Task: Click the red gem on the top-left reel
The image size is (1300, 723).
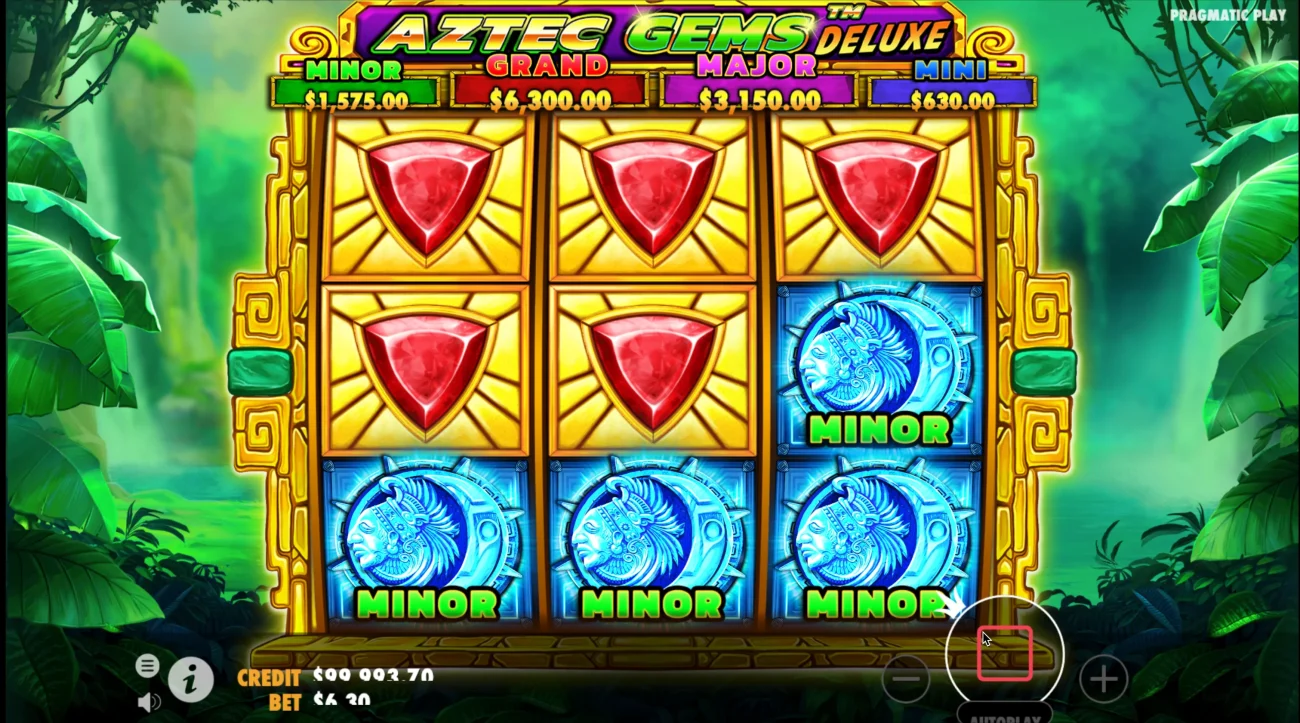Action: [x=427, y=195]
